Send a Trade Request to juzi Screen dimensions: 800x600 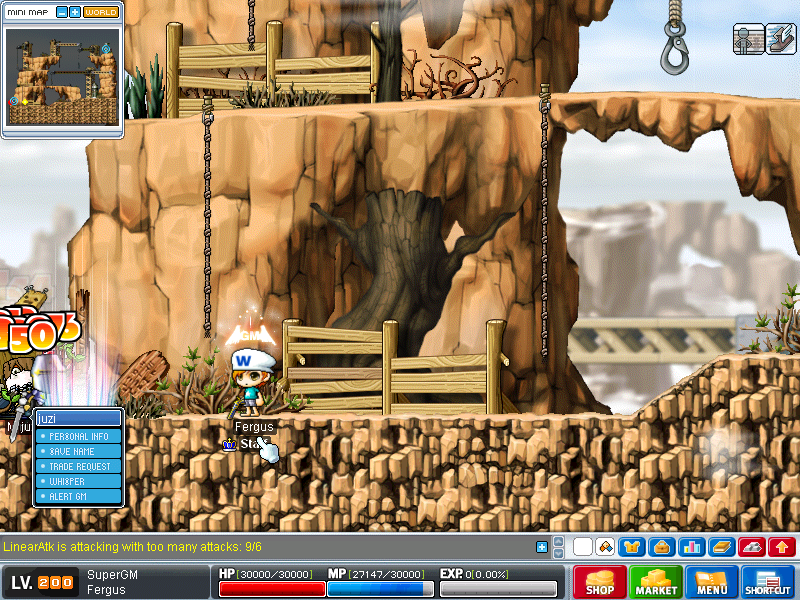click(79, 466)
